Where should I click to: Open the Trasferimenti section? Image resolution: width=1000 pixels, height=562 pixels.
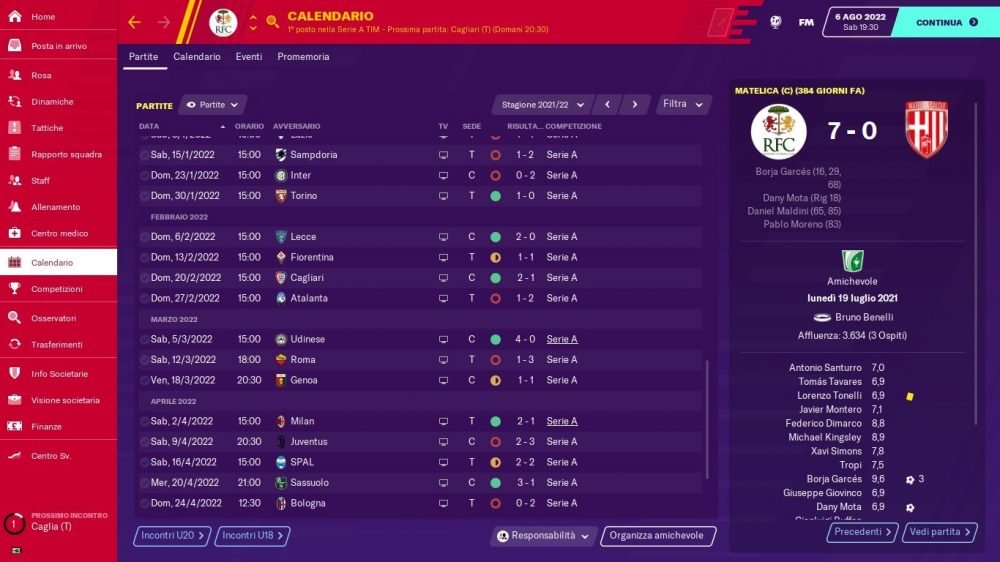pos(57,344)
